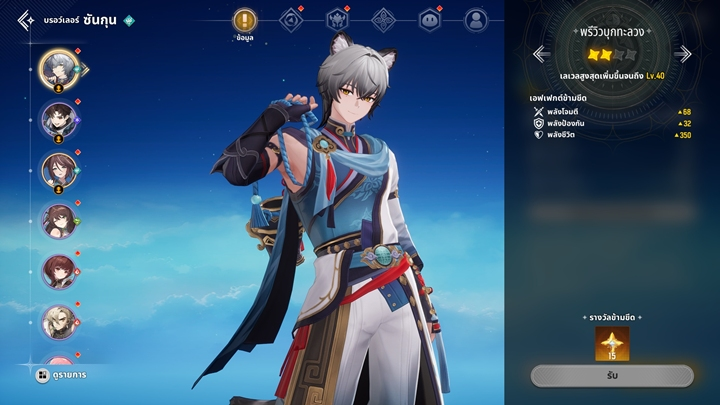Select the gray-haired cat-eared character portrait

click(x=57, y=67)
